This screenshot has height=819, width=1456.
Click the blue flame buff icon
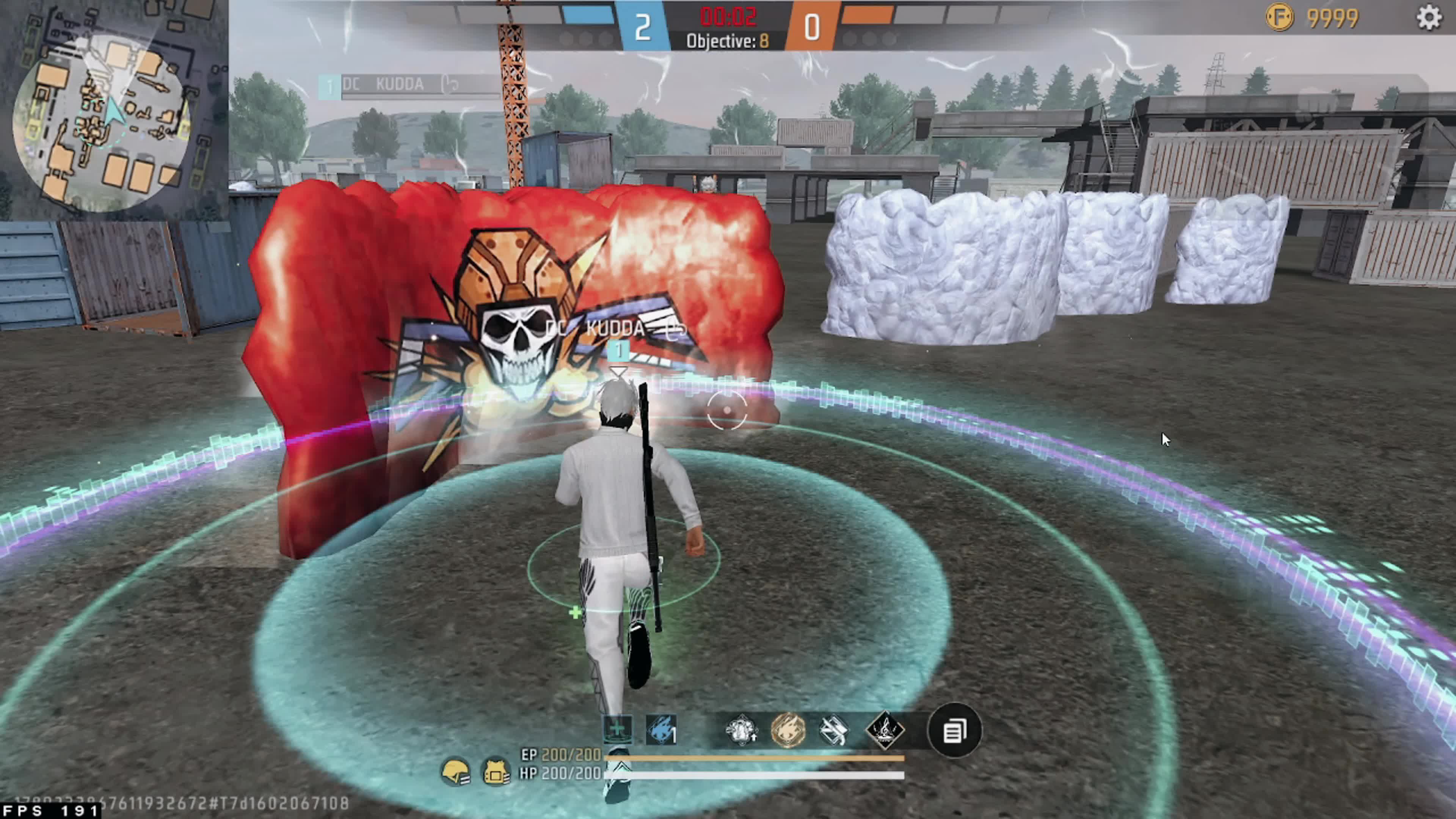point(661,730)
